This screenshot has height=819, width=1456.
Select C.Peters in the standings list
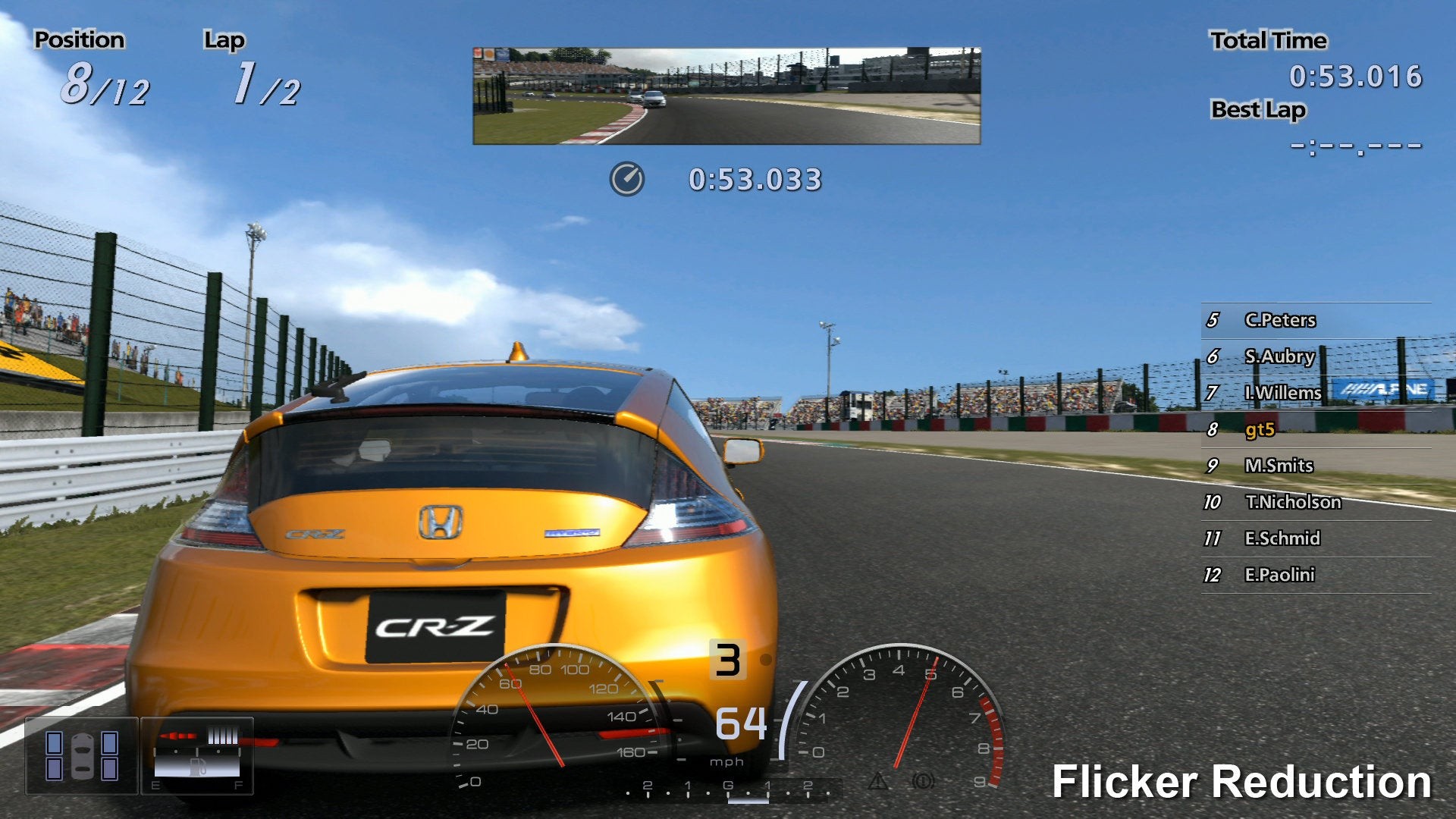pyautogui.click(x=1279, y=320)
